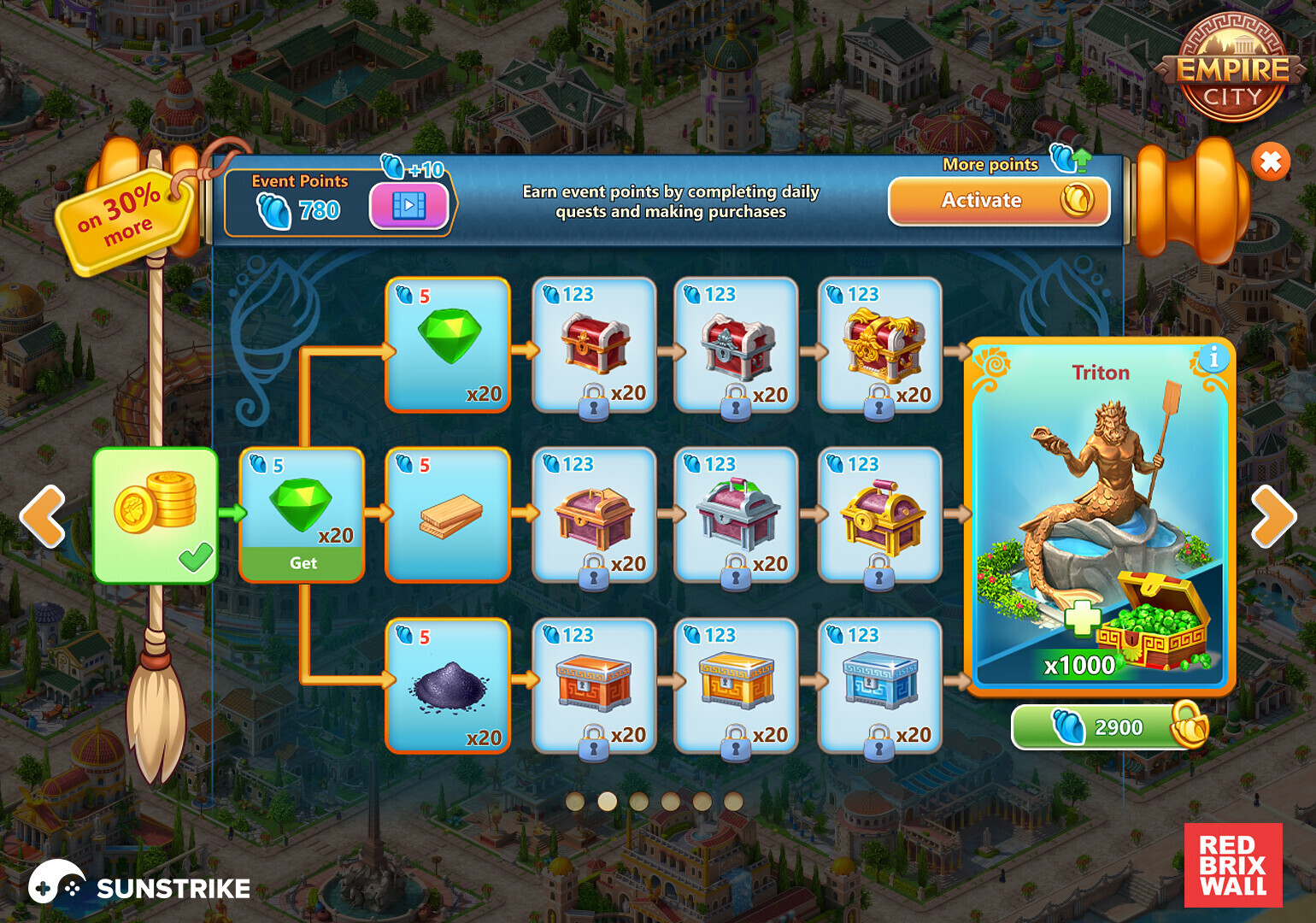Watch video ad for +10 points

[408, 206]
